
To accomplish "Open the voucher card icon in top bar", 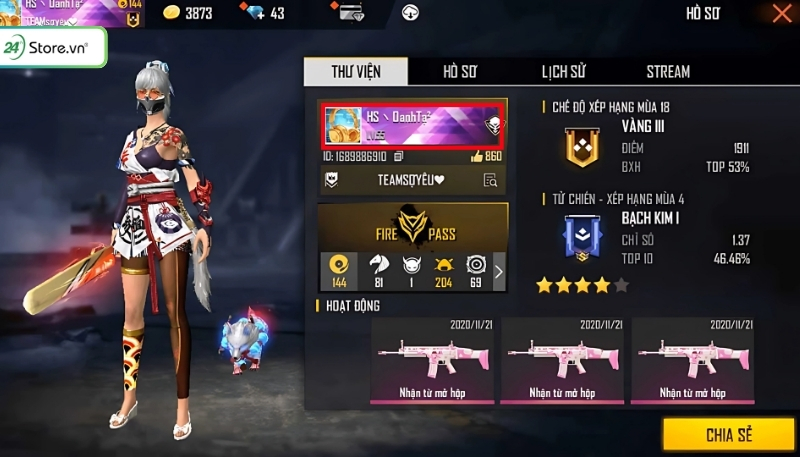I will (x=351, y=14).
